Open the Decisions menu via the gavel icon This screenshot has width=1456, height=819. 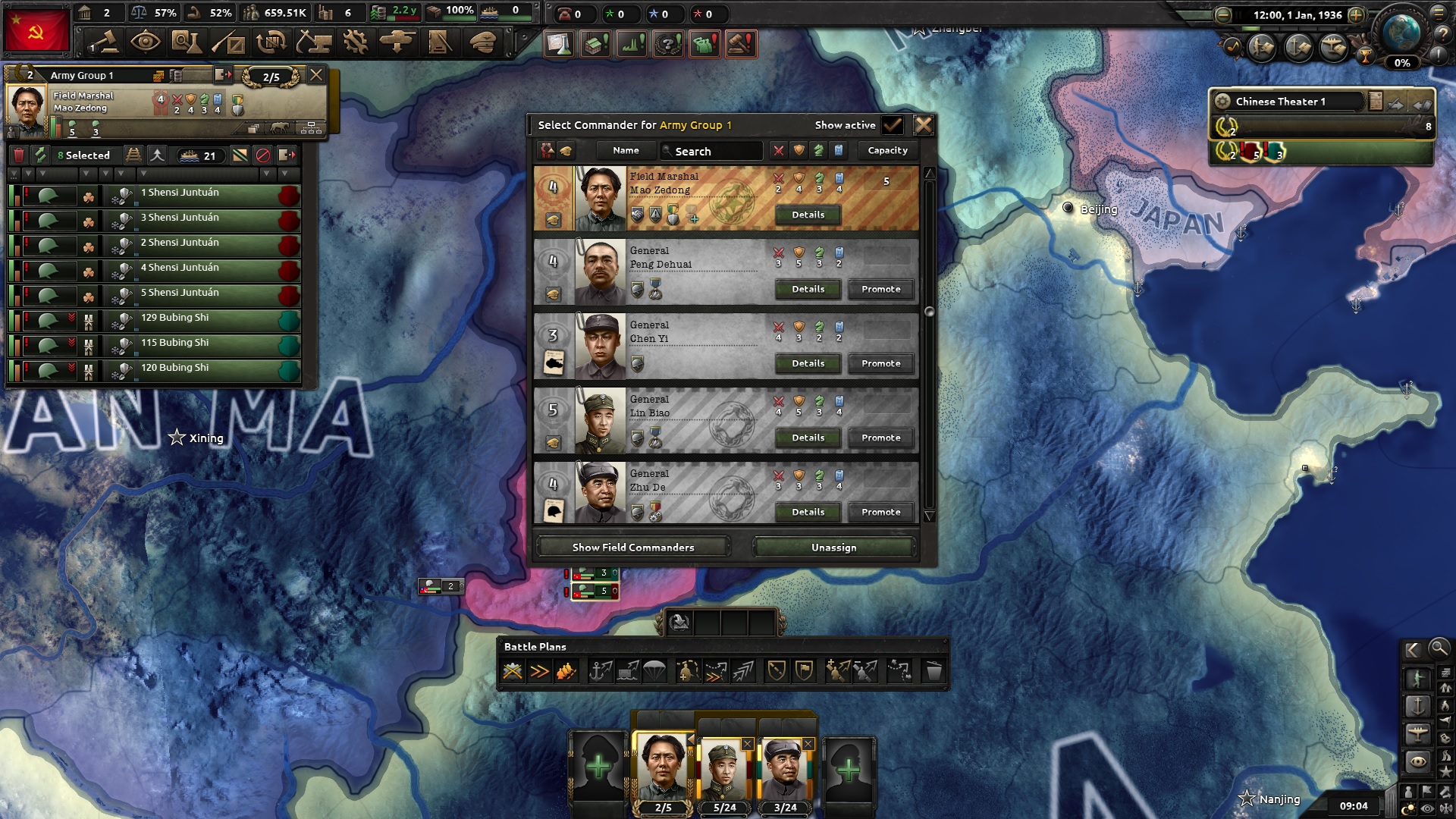[103, 43]
